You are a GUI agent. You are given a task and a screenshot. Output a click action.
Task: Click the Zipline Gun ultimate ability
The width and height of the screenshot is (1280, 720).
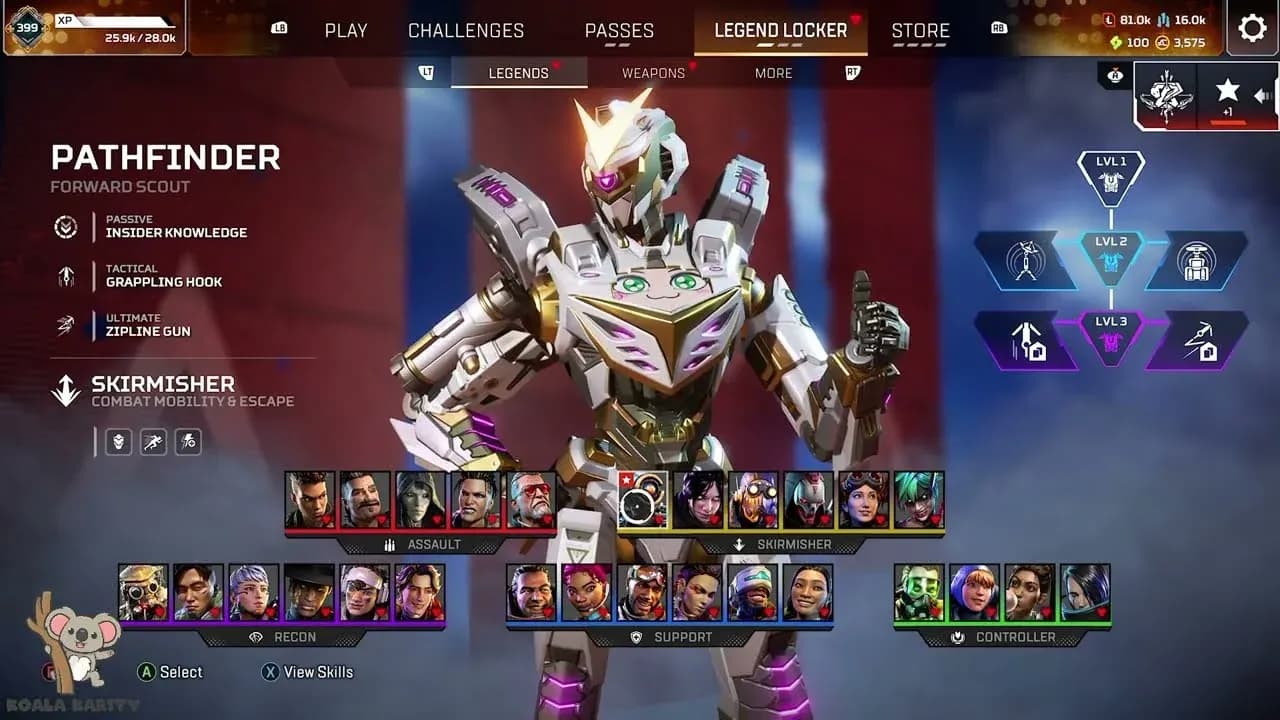(x=148, y=325)
